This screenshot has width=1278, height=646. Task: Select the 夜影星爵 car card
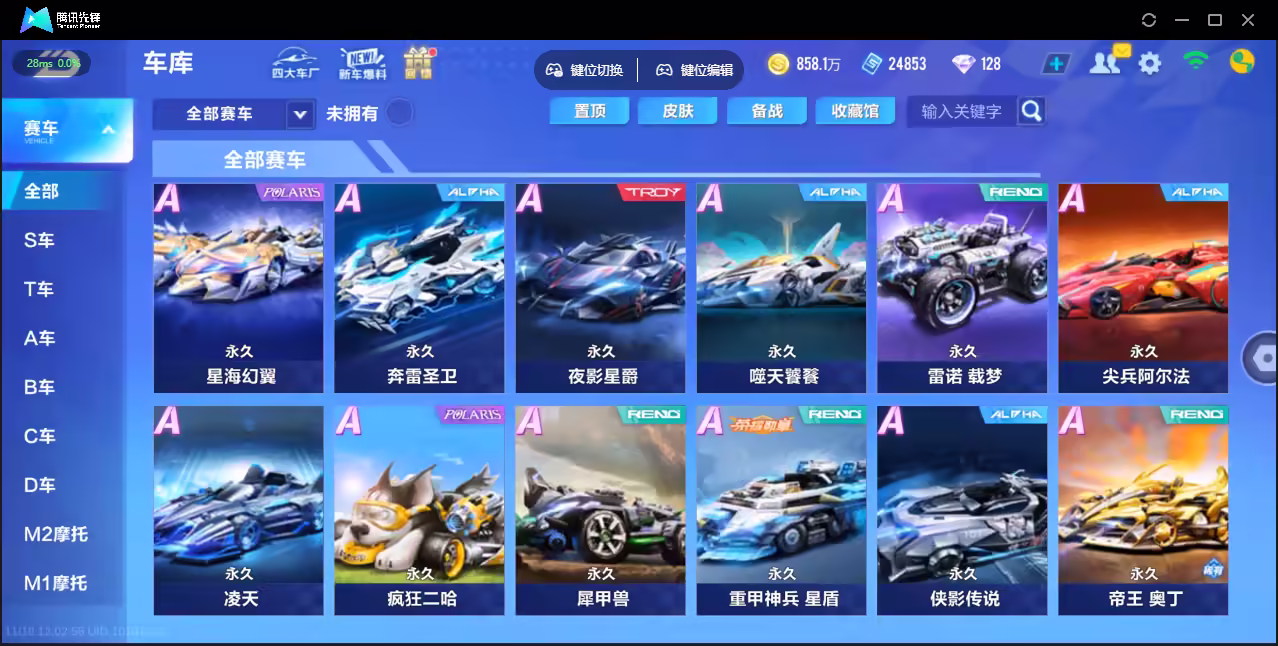pos(600,288)
